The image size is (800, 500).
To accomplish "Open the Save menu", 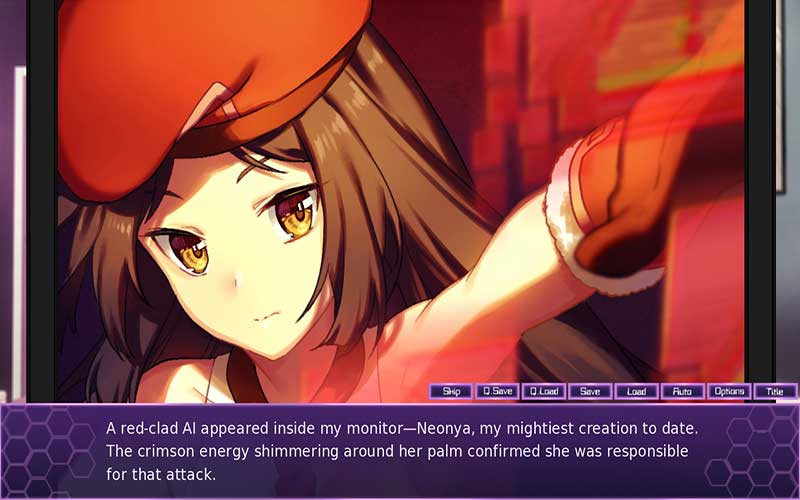I will 590,392.
